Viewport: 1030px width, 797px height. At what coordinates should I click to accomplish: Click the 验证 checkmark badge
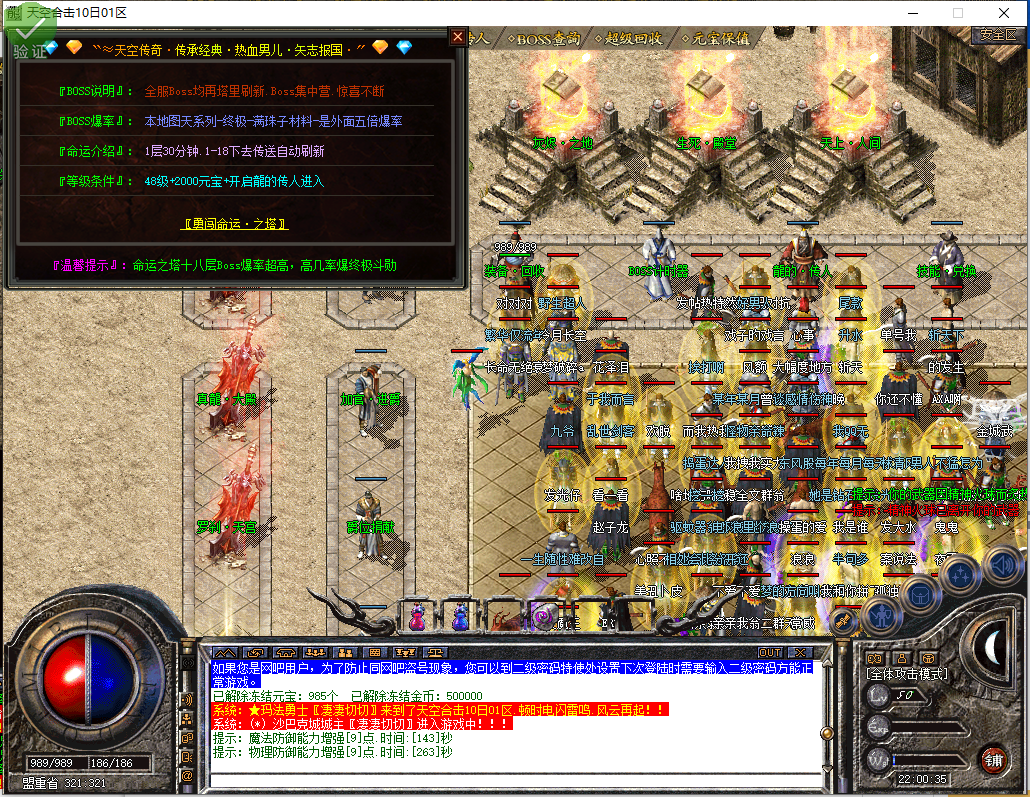click(28, 40)
